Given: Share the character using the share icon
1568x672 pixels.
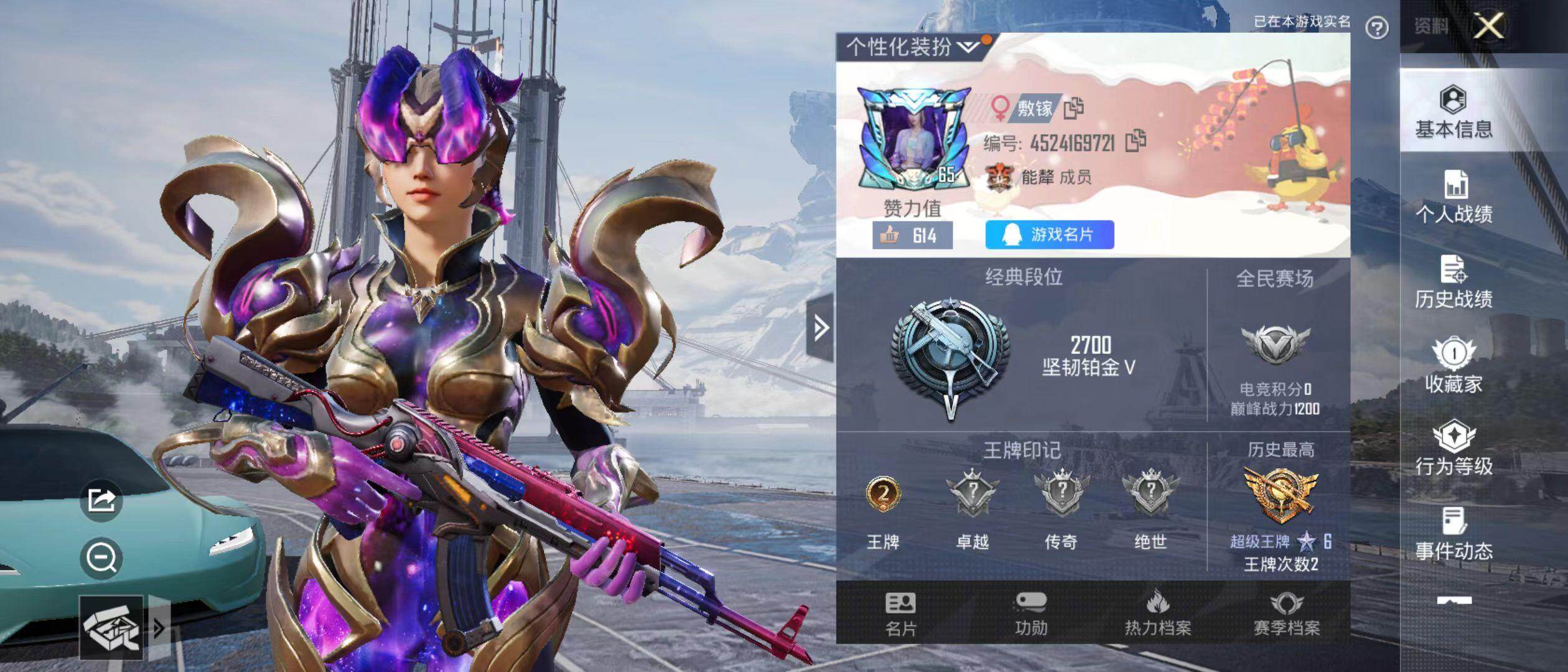Looking at the screenshot, I should (x=101, y=500).
